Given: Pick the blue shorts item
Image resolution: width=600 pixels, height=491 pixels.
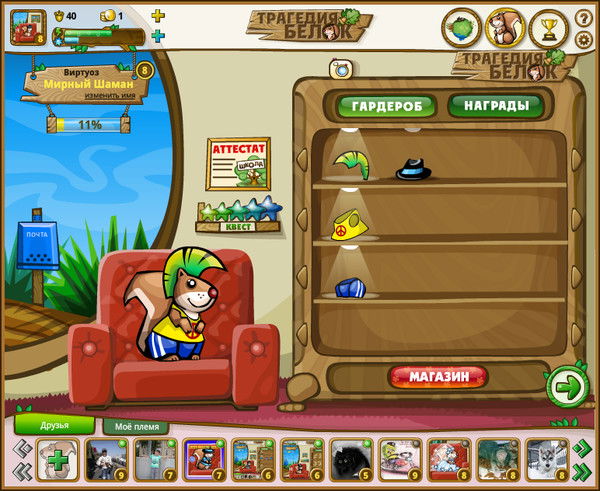Looking at the screenshot, I should click(349, 288).
